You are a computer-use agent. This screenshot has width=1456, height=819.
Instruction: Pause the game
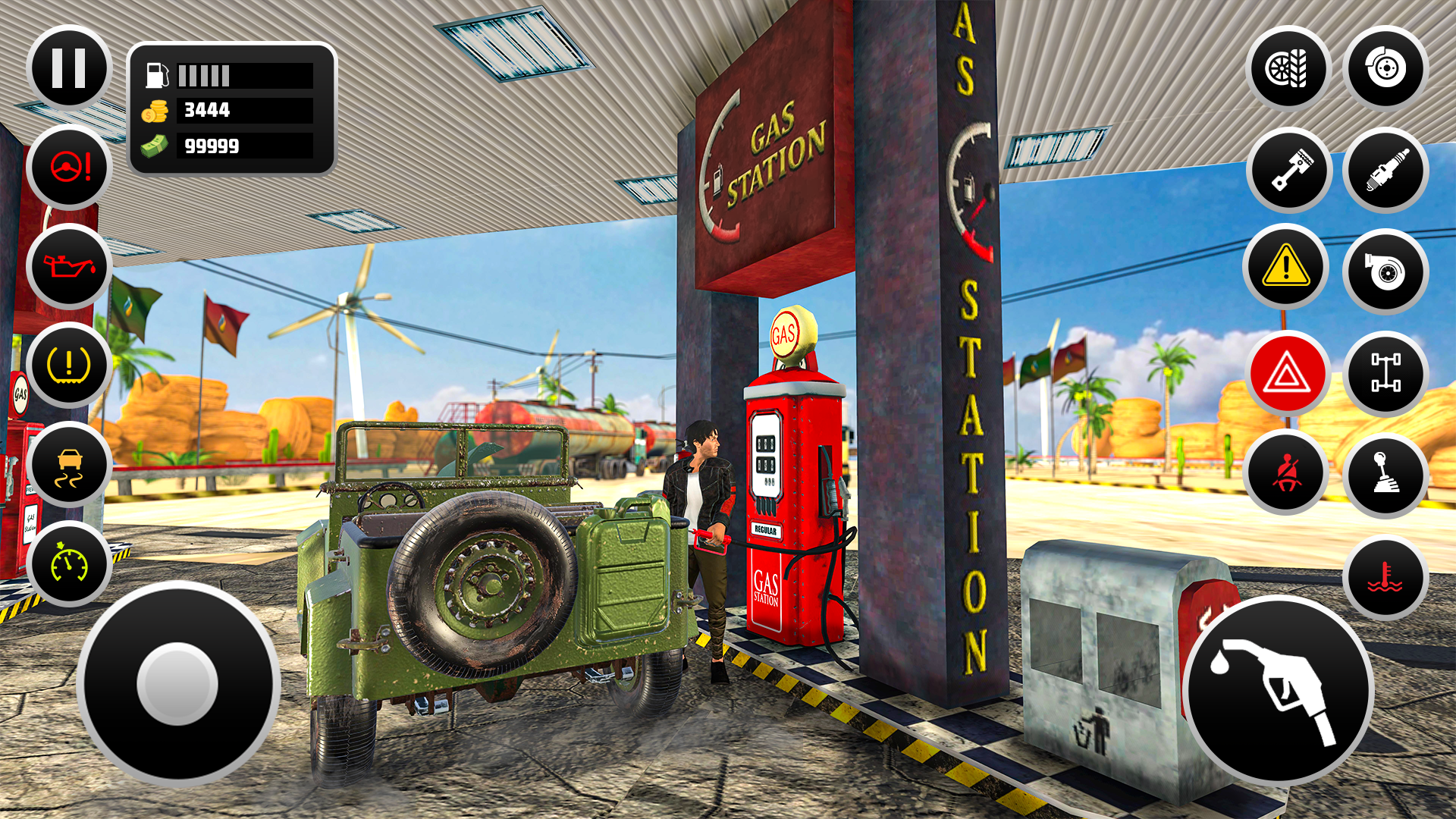(68, 68)
